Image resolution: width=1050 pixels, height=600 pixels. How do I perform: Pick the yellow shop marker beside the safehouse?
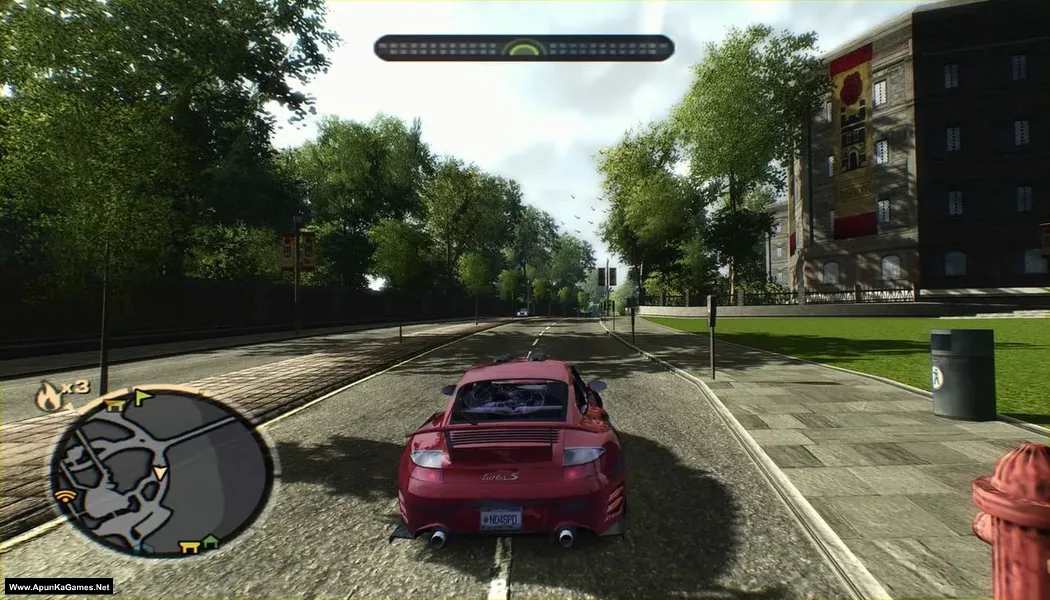189,546
